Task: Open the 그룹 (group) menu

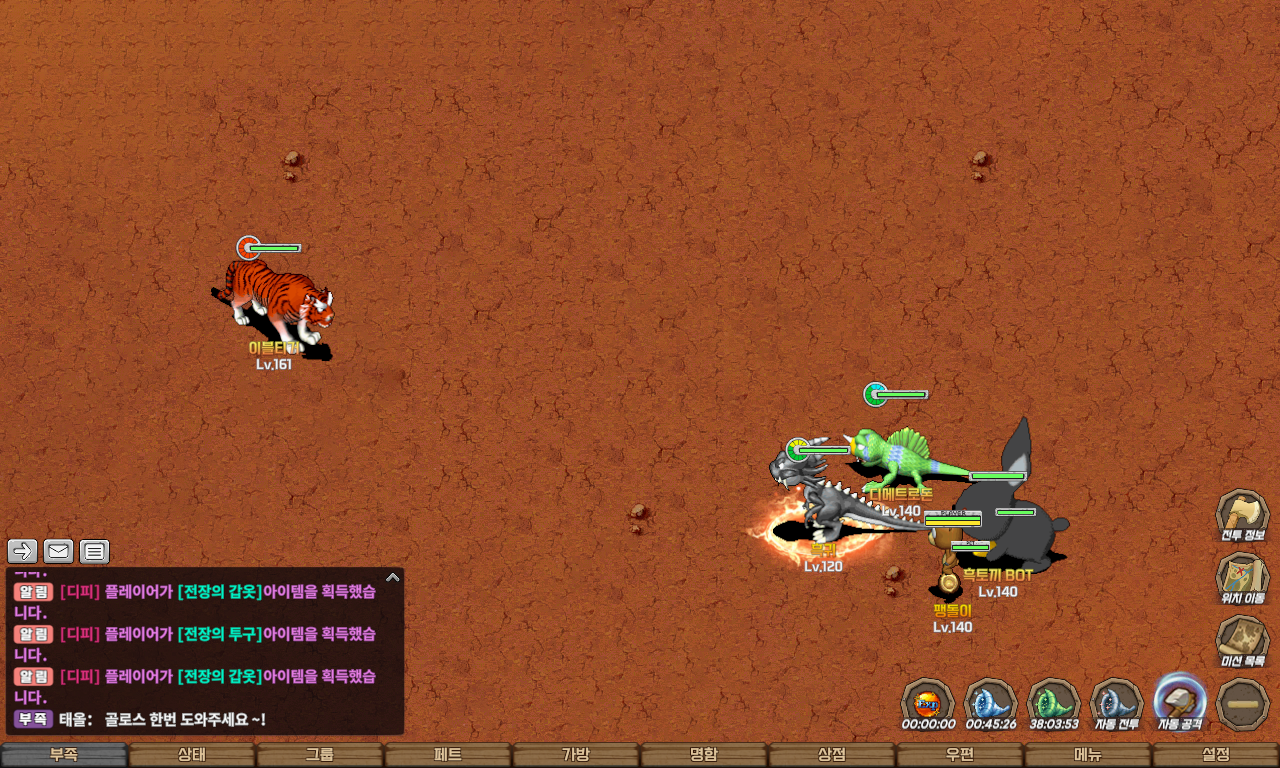Action: point(320,755)
